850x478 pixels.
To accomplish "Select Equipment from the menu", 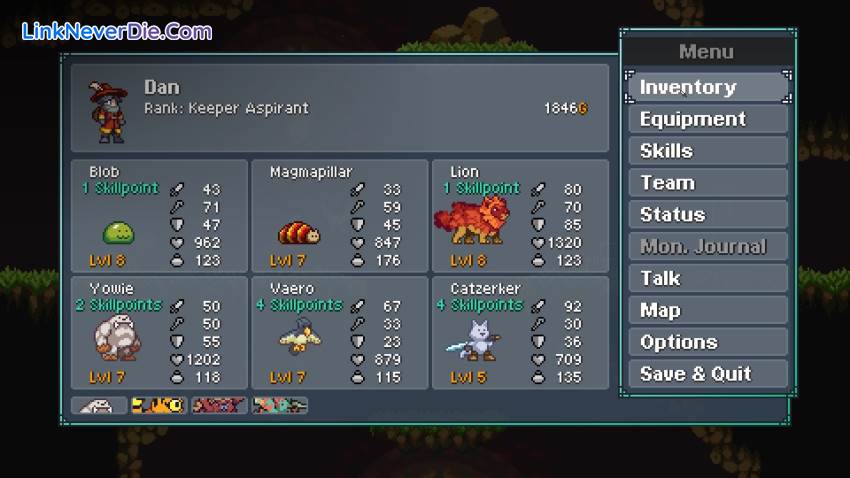I will [x=708, y=119].
